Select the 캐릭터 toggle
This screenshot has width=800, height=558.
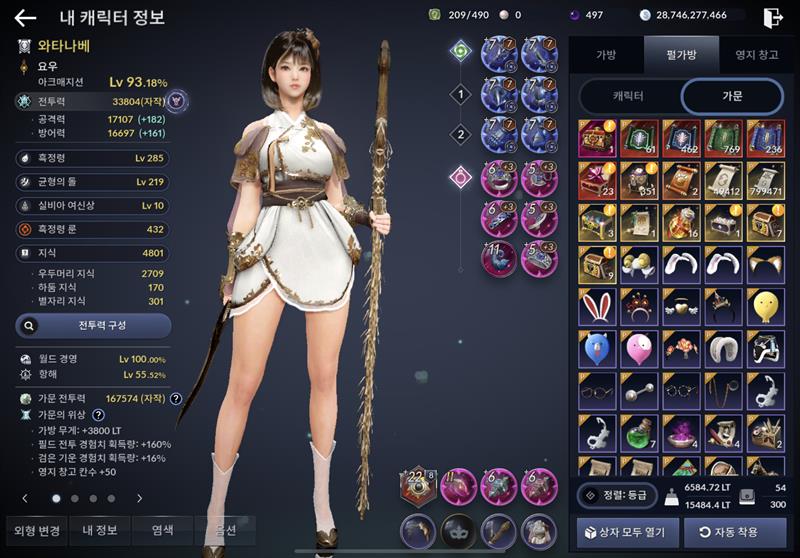[x=627, y=96]
